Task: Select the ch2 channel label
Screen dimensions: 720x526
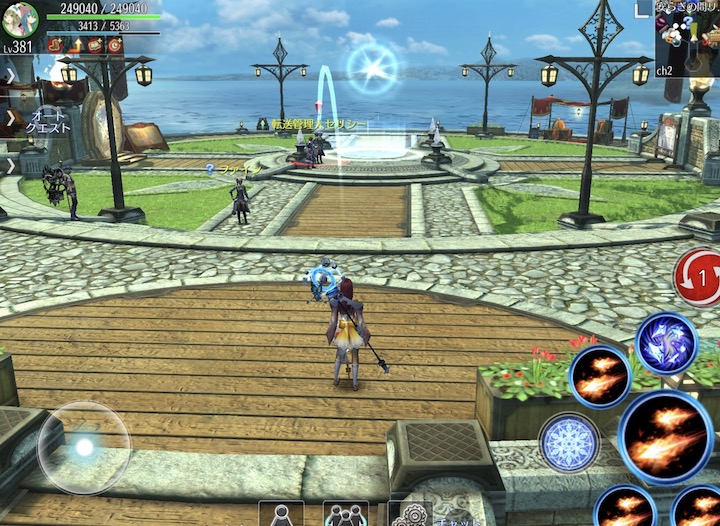Action: click(x=665, y=71)
